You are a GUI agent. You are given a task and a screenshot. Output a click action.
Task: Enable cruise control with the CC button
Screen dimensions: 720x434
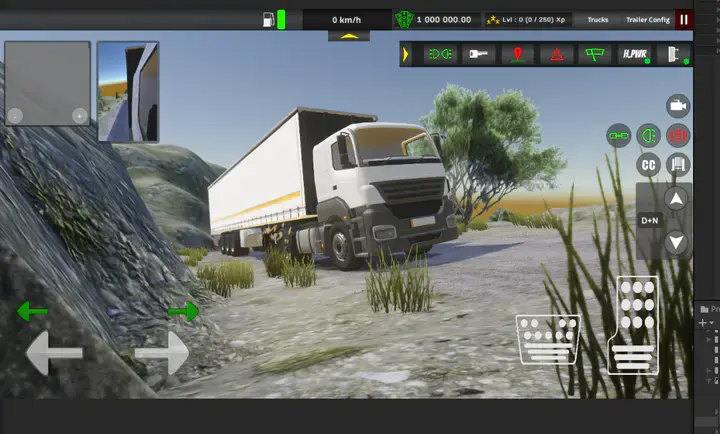click(x=649, y=164)
